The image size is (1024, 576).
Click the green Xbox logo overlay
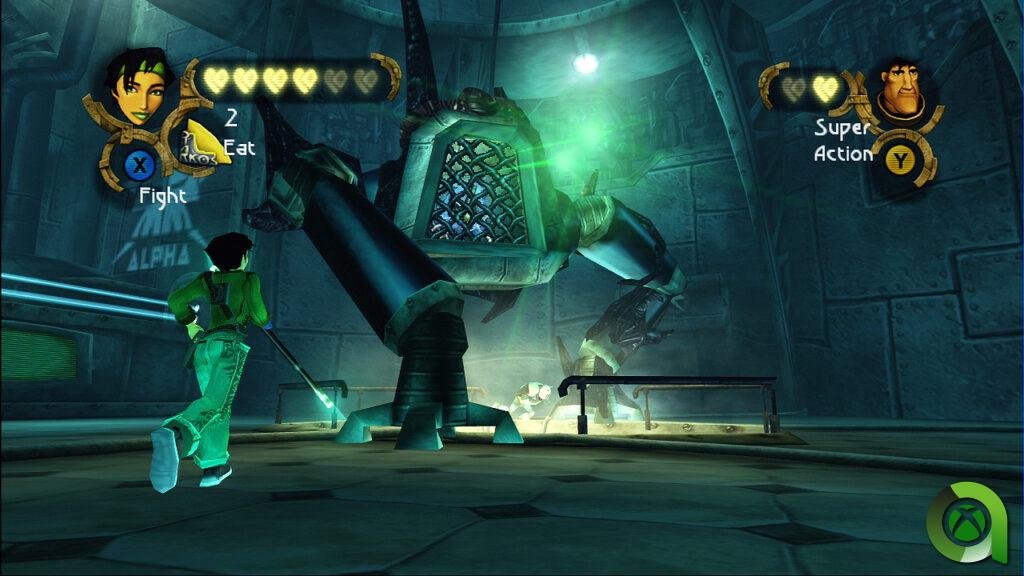[966, 520]
